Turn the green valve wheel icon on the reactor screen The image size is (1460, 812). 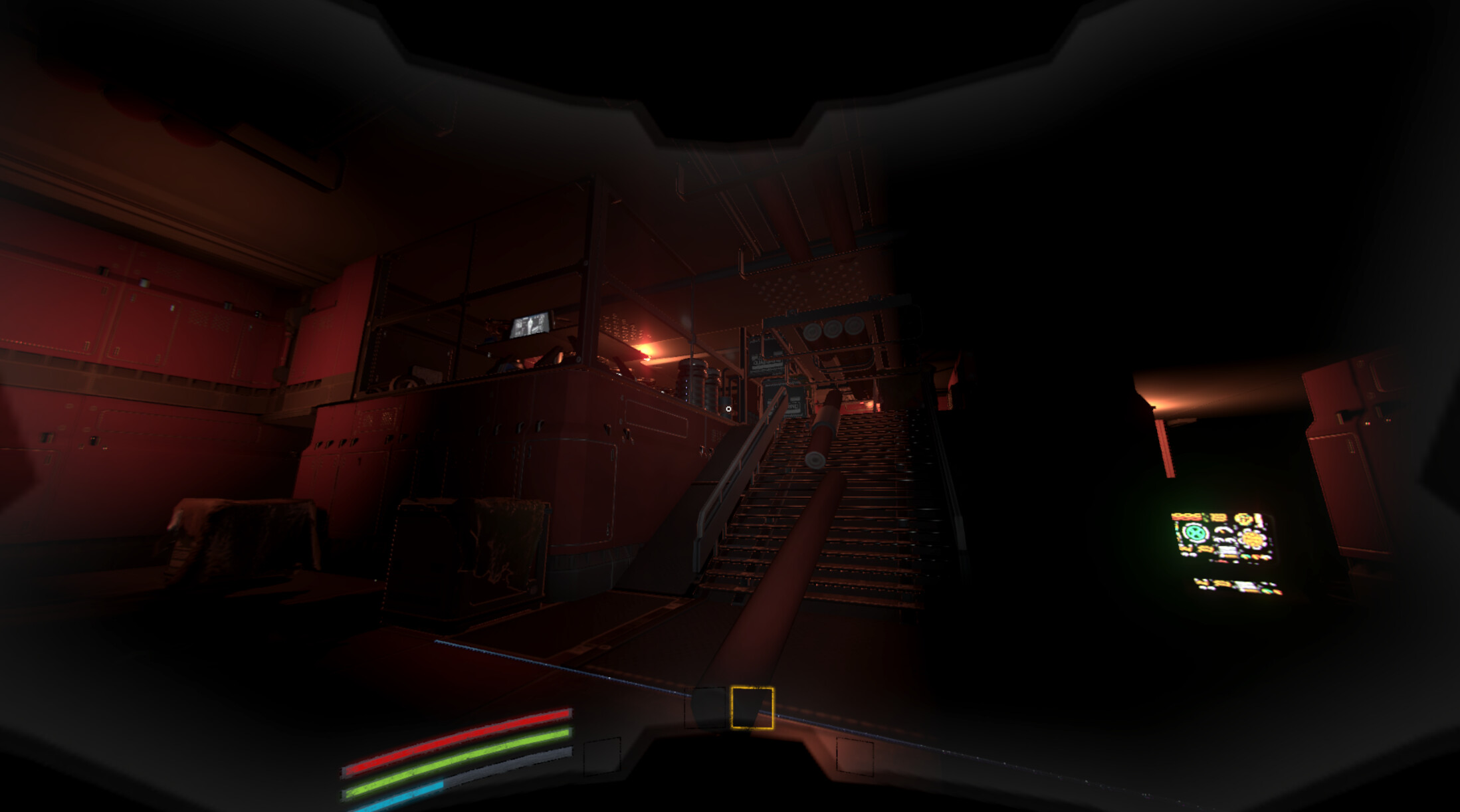point(1195,534)
